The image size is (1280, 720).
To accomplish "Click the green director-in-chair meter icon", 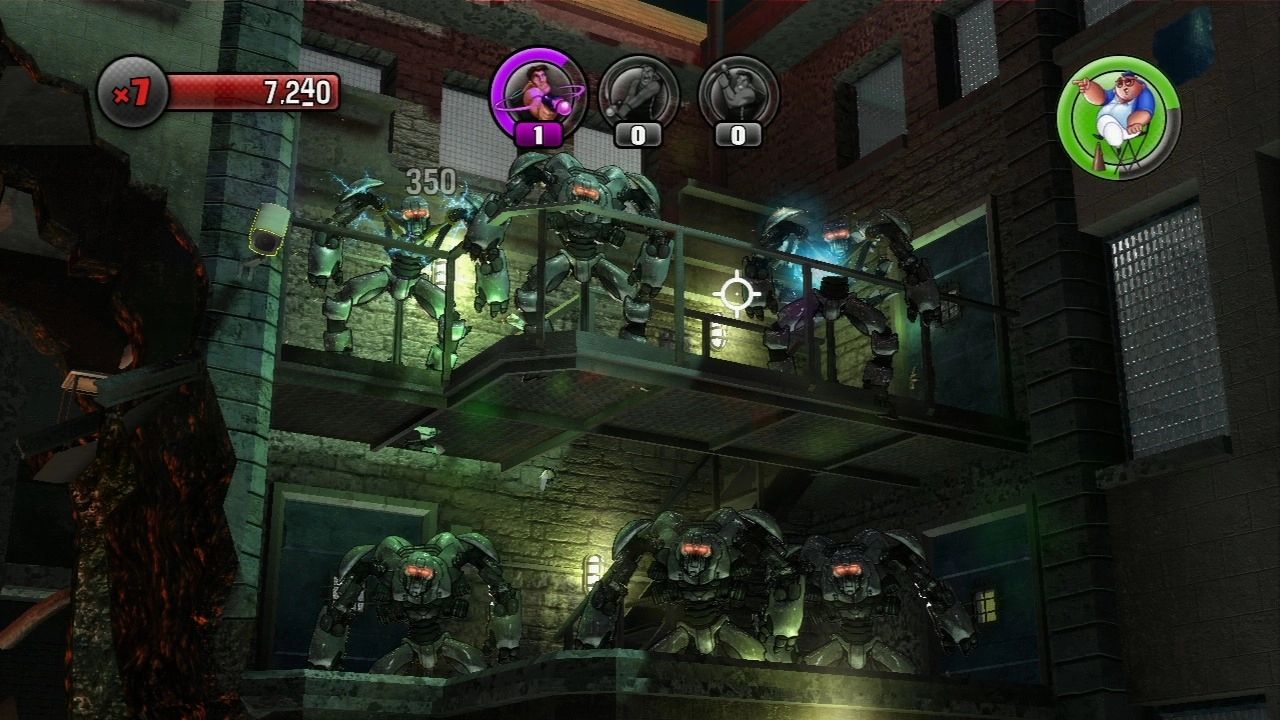I will pyautogui.click(x=1118, y=117).
